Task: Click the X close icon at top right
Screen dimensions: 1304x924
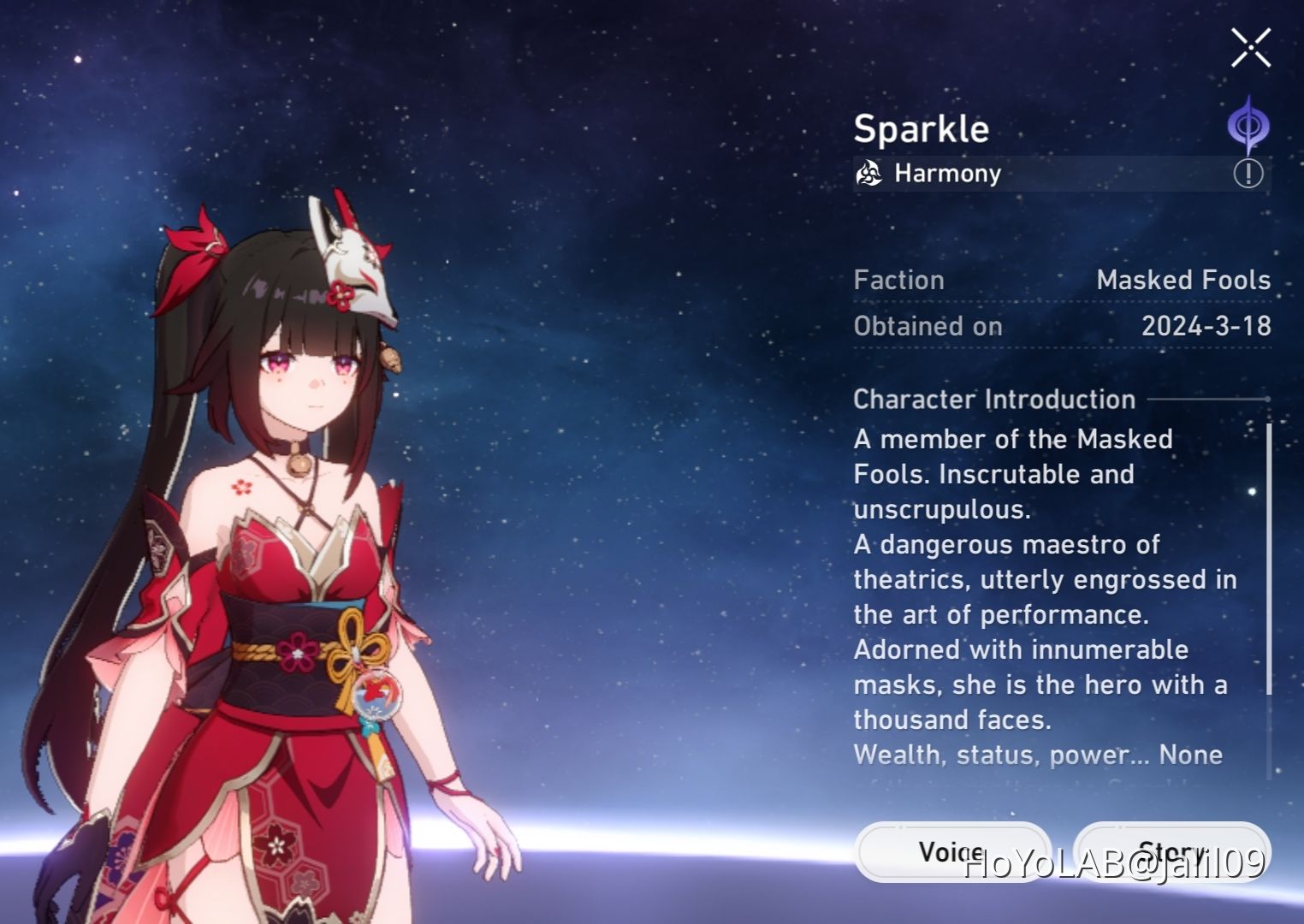Action: tap(1250, 47)
